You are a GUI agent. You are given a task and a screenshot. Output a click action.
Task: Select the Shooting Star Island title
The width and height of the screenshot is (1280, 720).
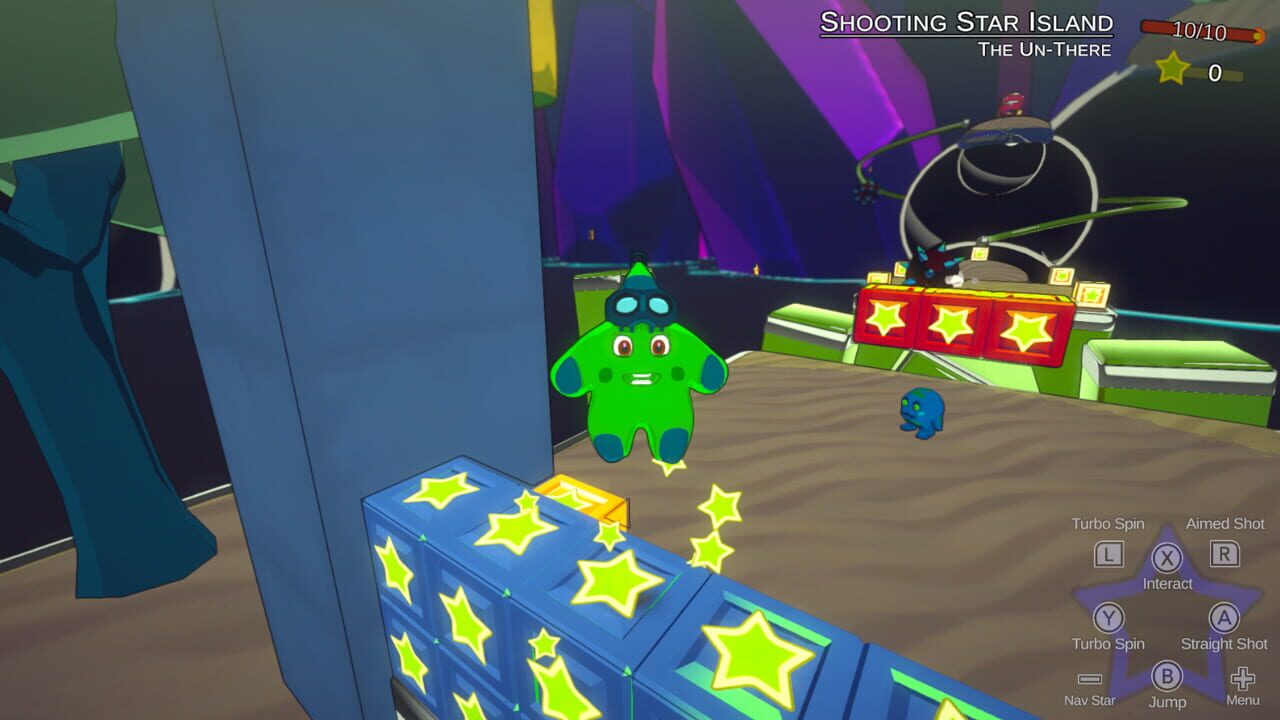click(x=965, y=22)
